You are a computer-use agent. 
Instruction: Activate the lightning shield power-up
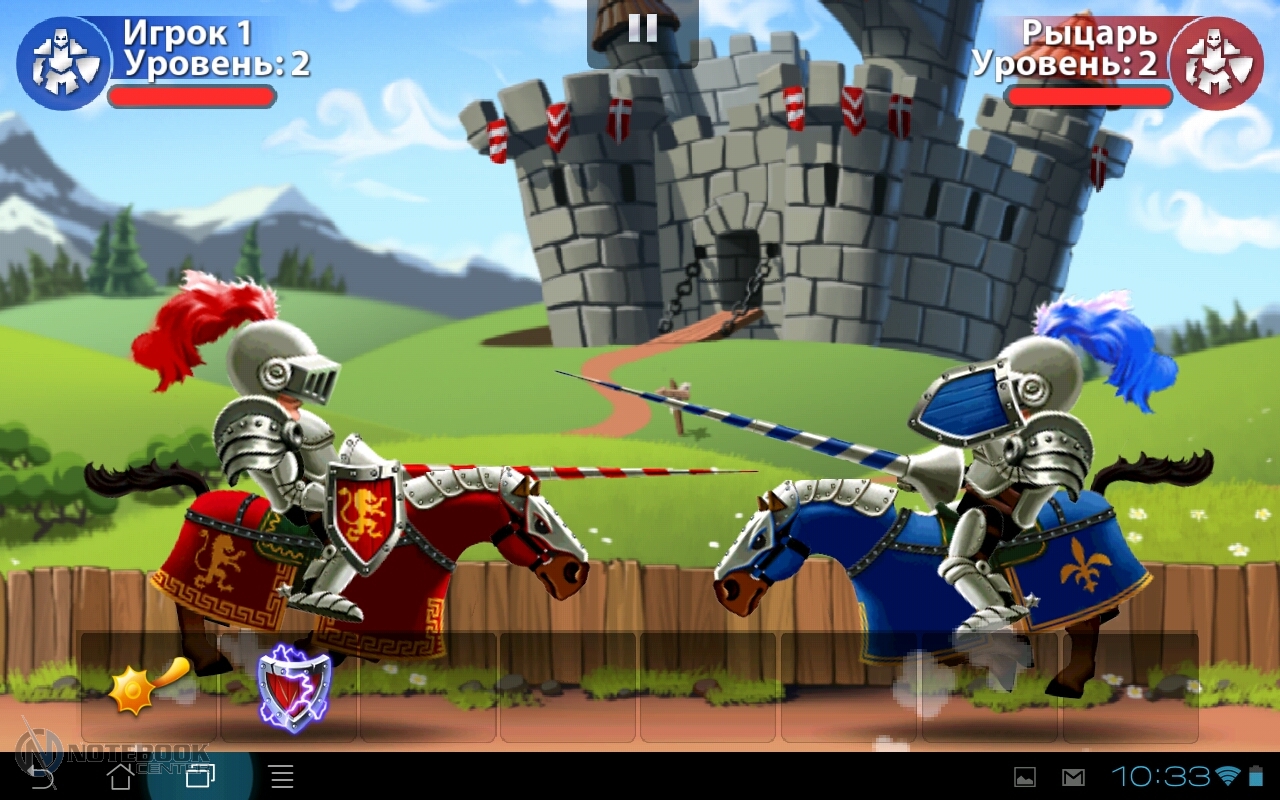292,686
